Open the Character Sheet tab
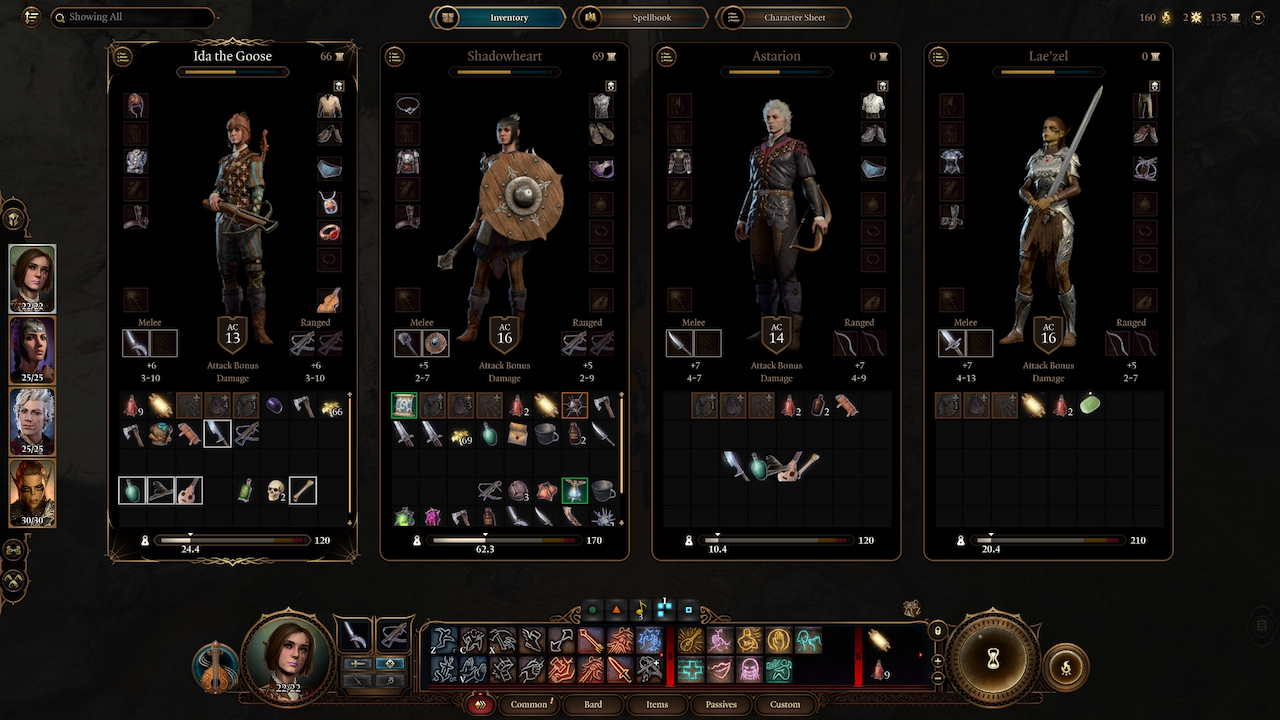The height and width of the screenshot is (720, 1280). point(786,18)
